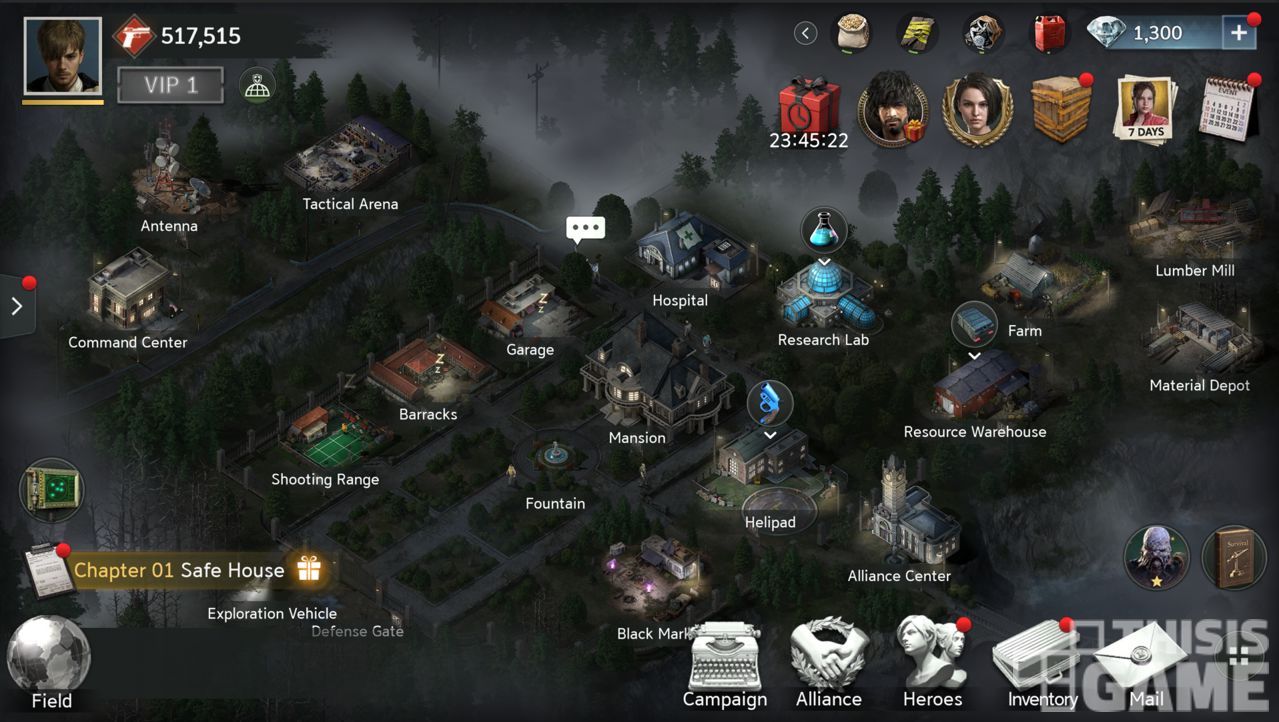This screenshot has width=1279, height=722.
Task: Open the Heroes menu
Action: (932, 663)
